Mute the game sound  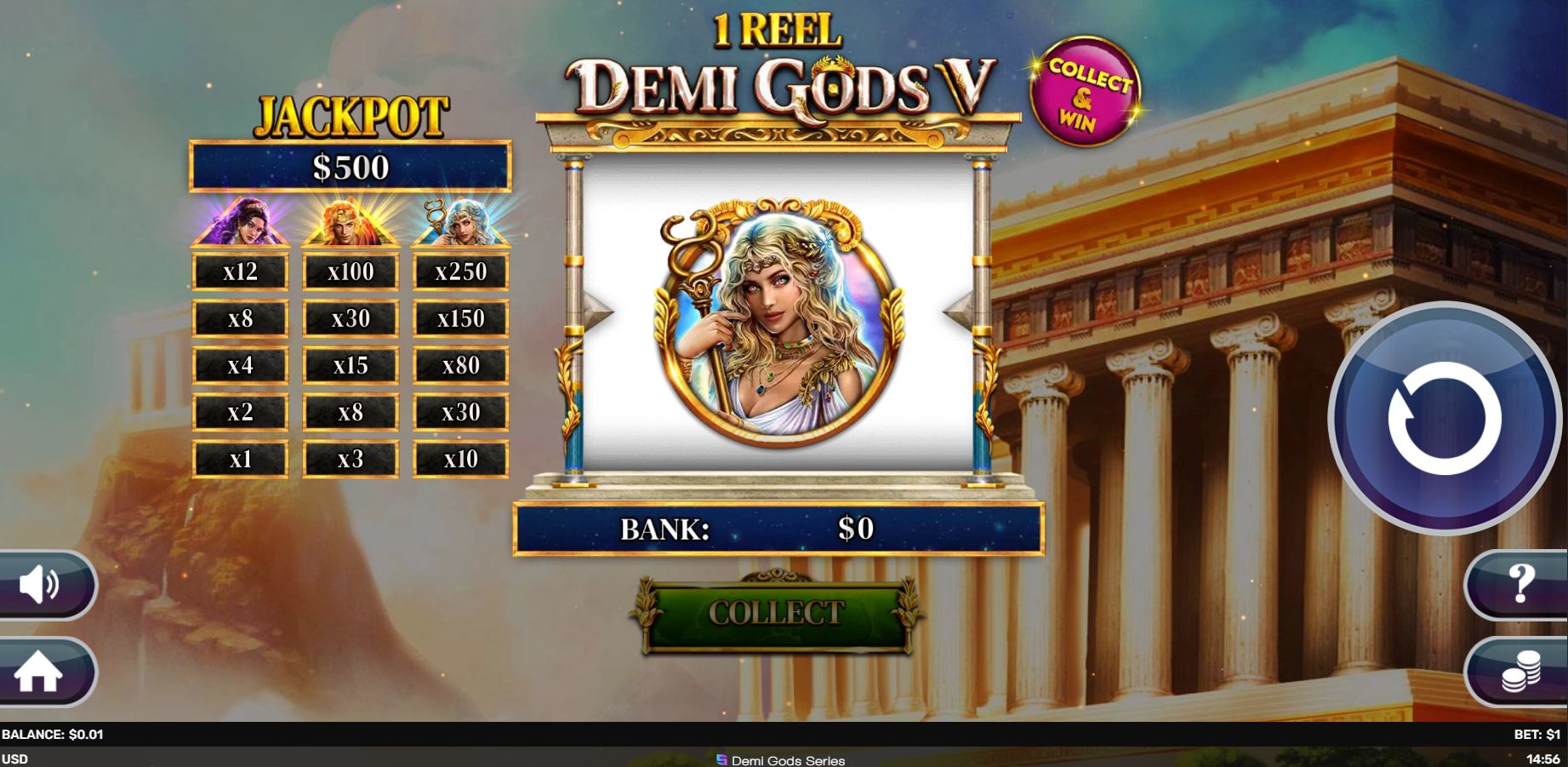tap(40, 586)
